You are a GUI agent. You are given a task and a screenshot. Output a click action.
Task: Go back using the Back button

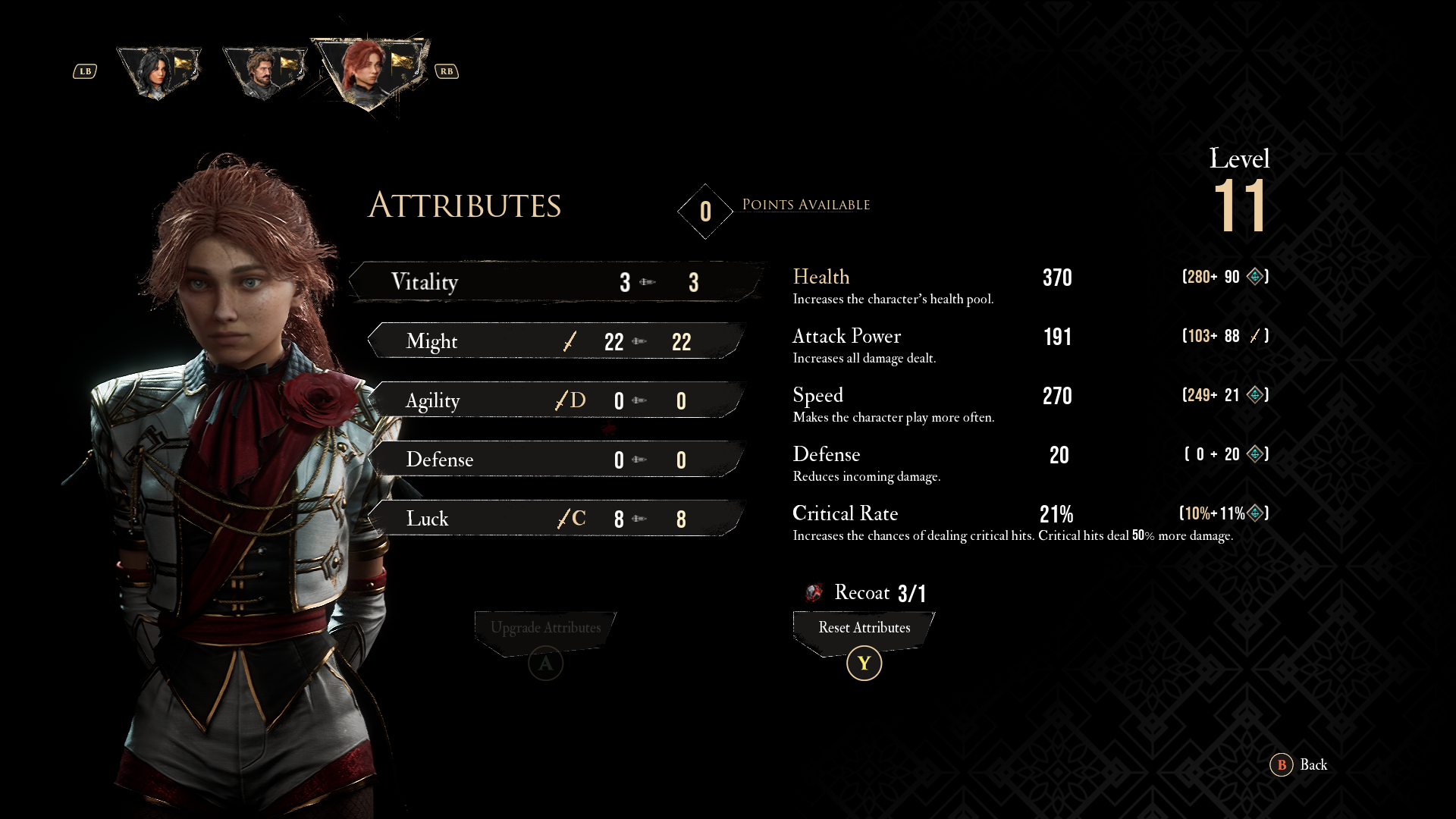click(x=1299, y=764)
